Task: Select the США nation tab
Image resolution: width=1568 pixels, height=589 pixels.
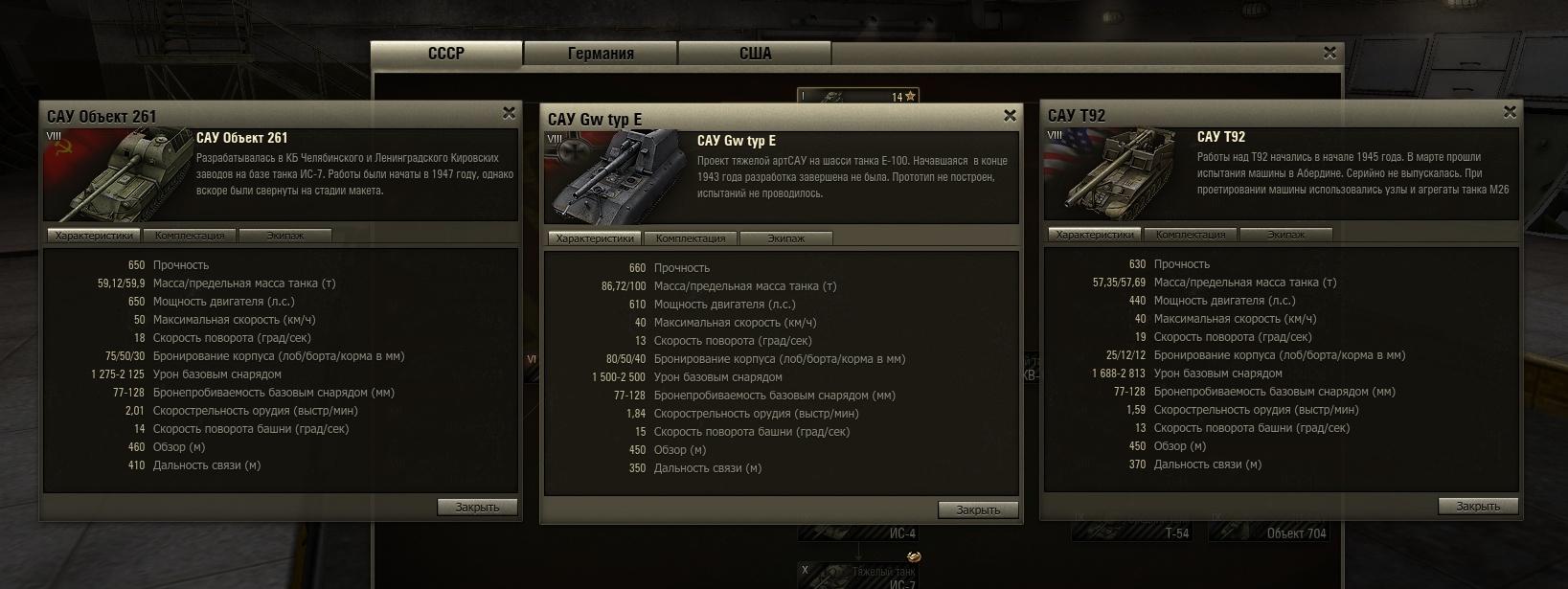Action: 755,54
